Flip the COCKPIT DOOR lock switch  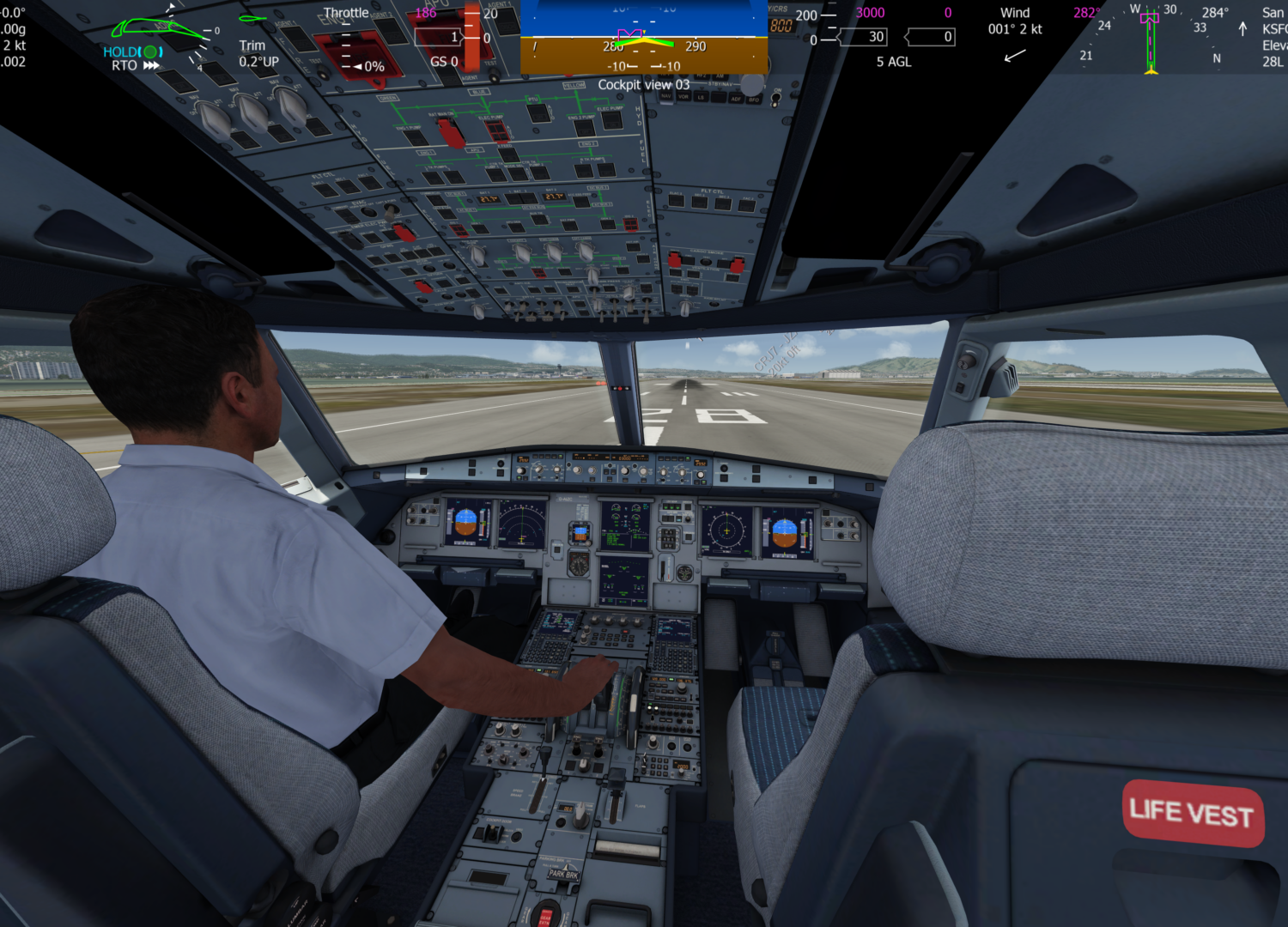pos(493,834)
